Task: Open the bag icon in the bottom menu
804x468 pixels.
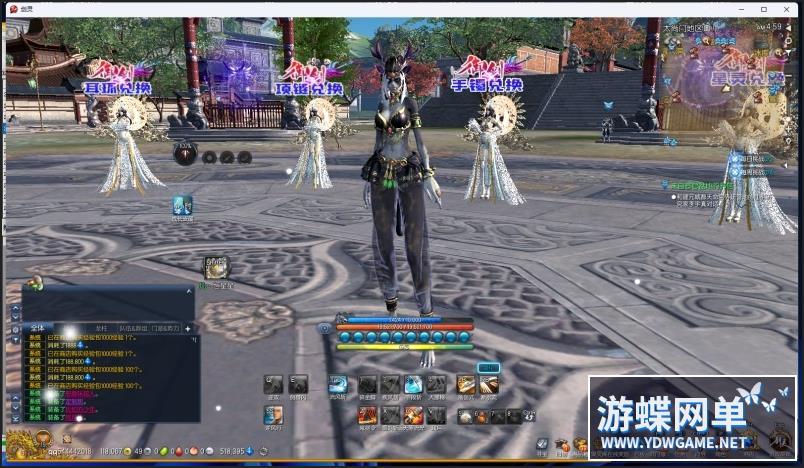Action: 562,444
